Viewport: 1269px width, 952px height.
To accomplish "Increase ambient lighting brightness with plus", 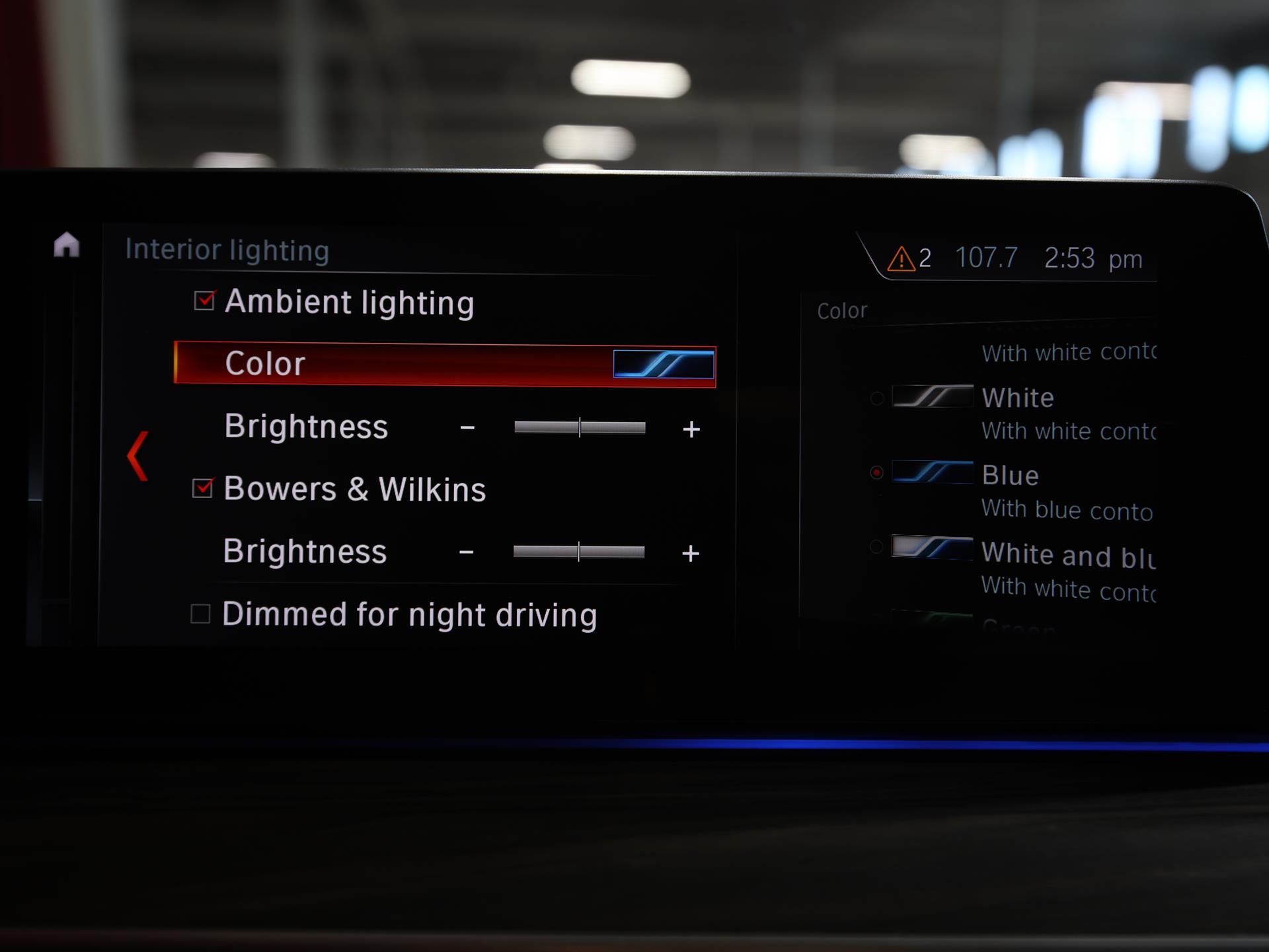I will 691,429.
